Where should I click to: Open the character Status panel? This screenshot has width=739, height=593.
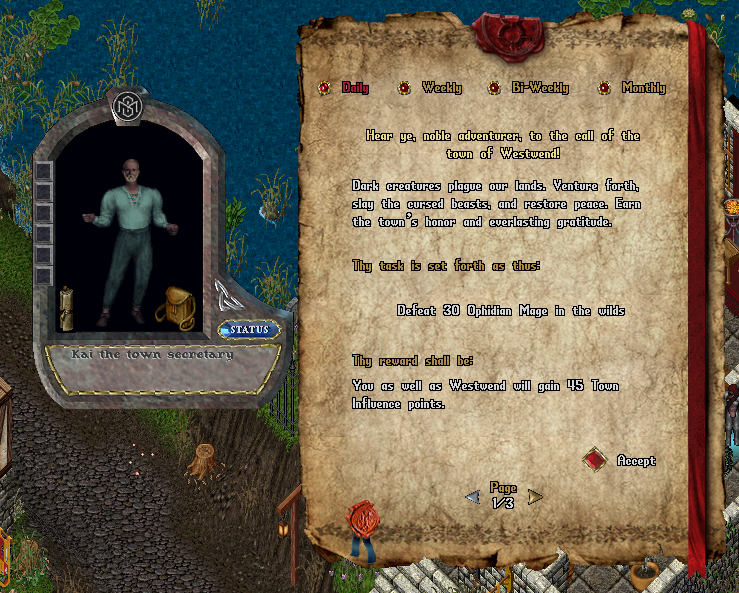point(249,330)
